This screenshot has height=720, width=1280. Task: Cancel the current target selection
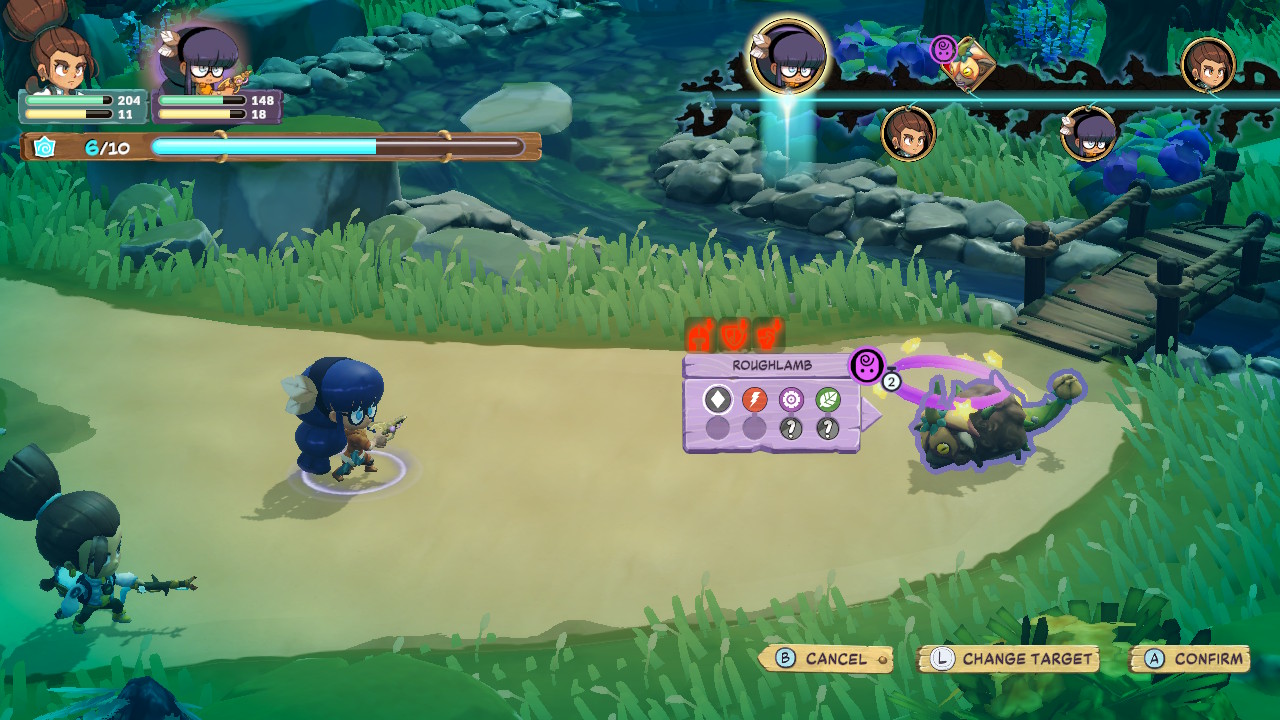pos(825,659)
